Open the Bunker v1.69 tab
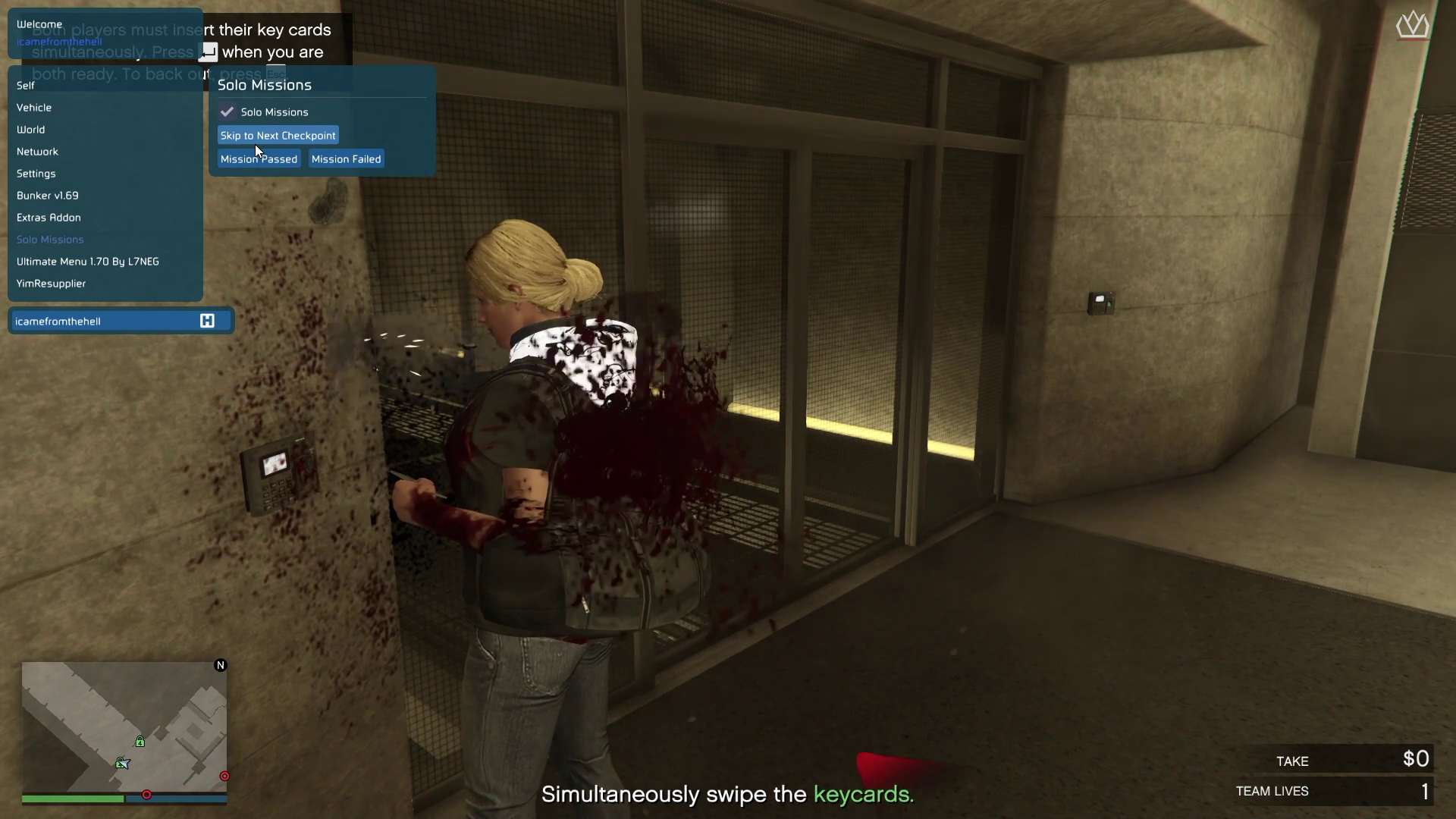 [x=48, y=196]
